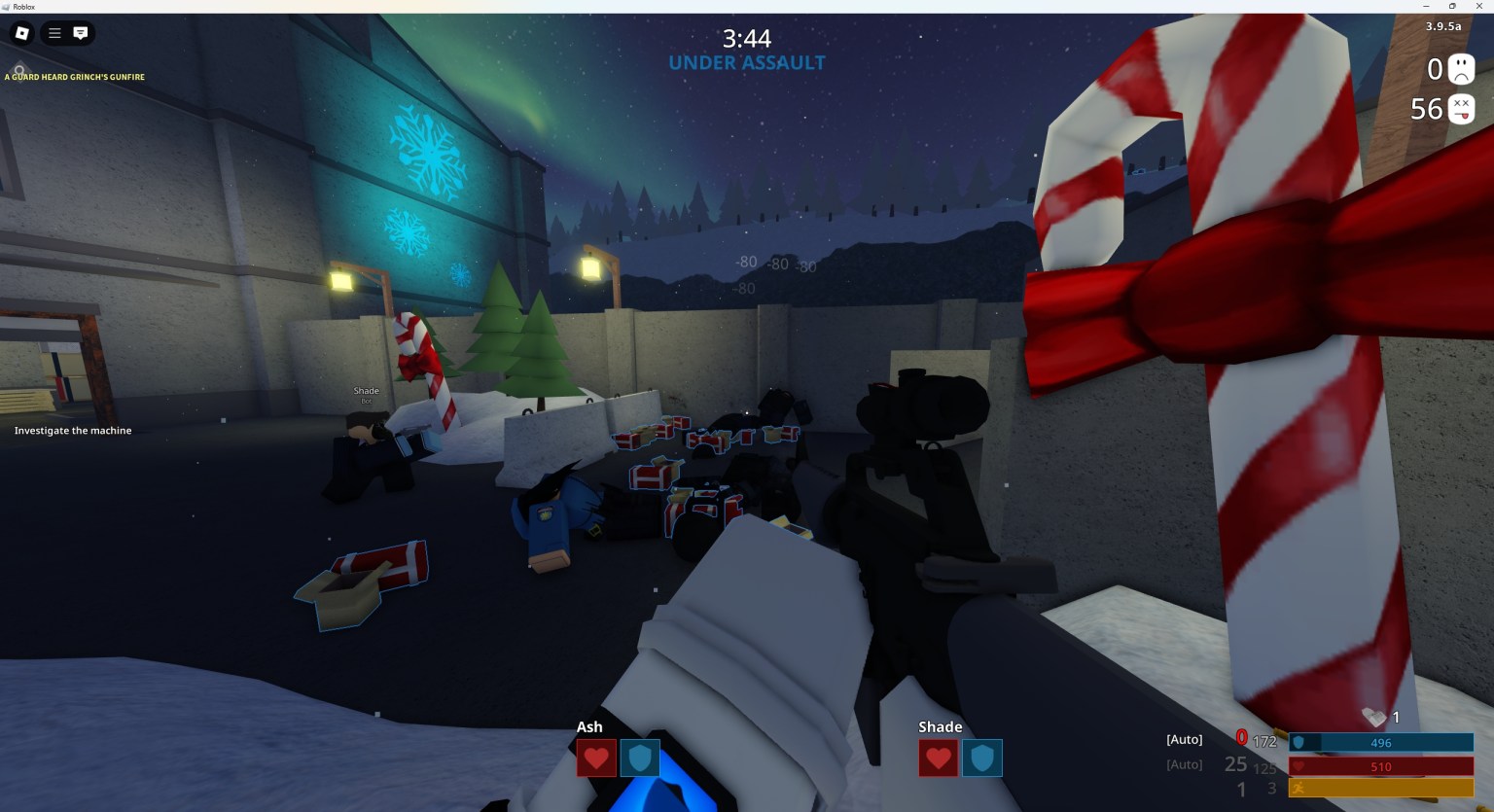Expand the hamburger menu list

(x=54, y=33)
